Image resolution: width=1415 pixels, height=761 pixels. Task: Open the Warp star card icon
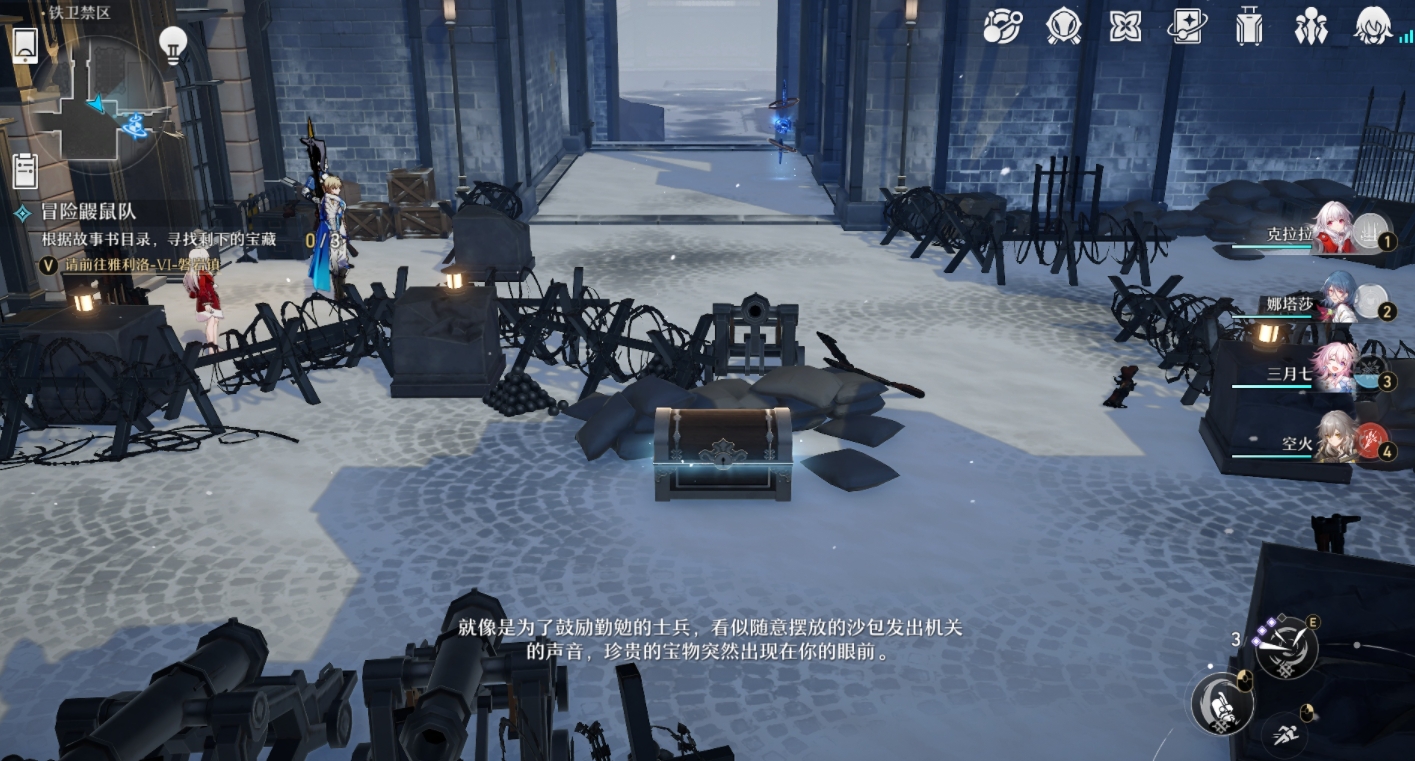1188,25
